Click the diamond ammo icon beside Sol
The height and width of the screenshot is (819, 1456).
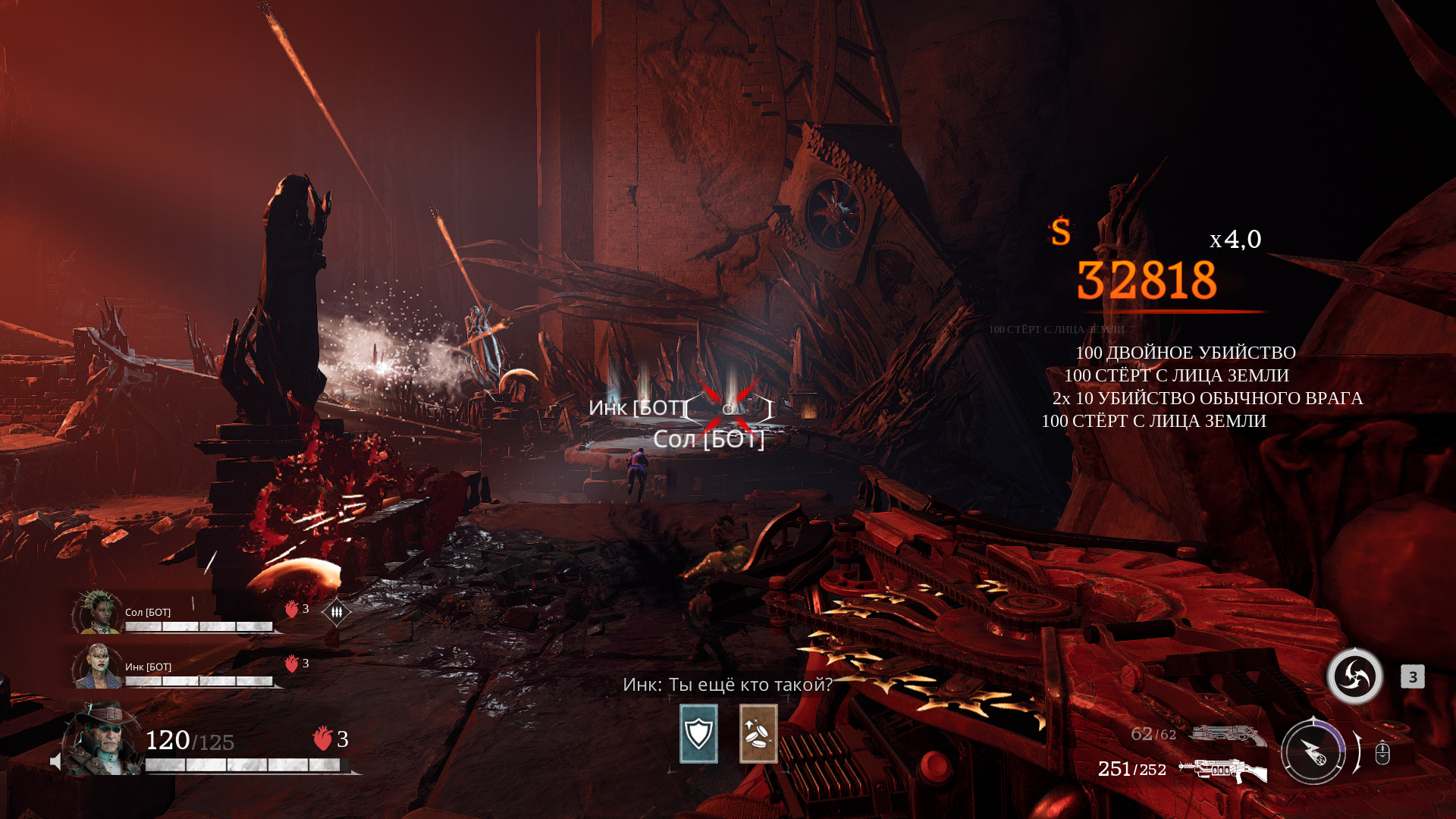tap(336, 611)
